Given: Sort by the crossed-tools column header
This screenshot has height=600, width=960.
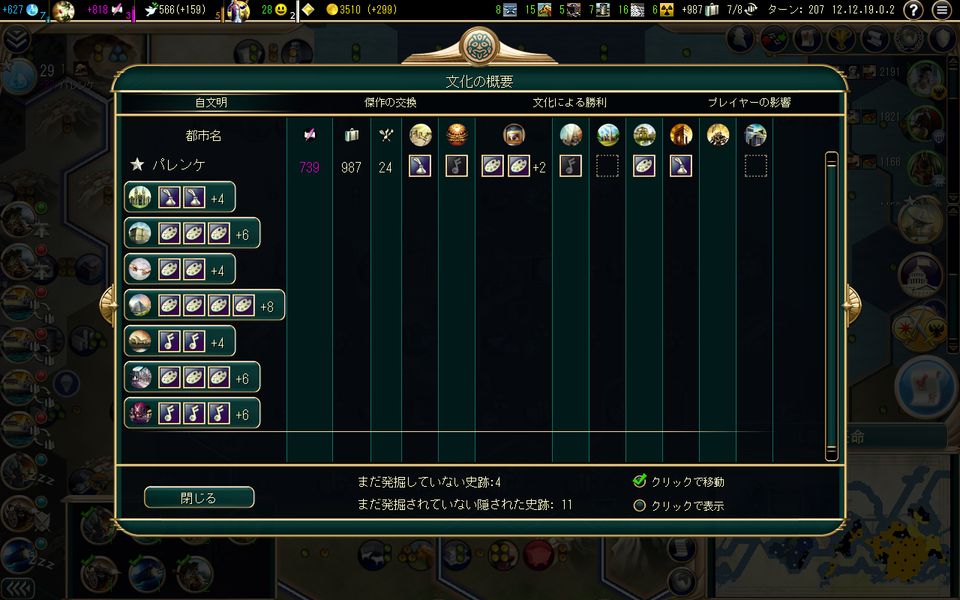Looking at the screenshot, I should (x=385, y=135).
